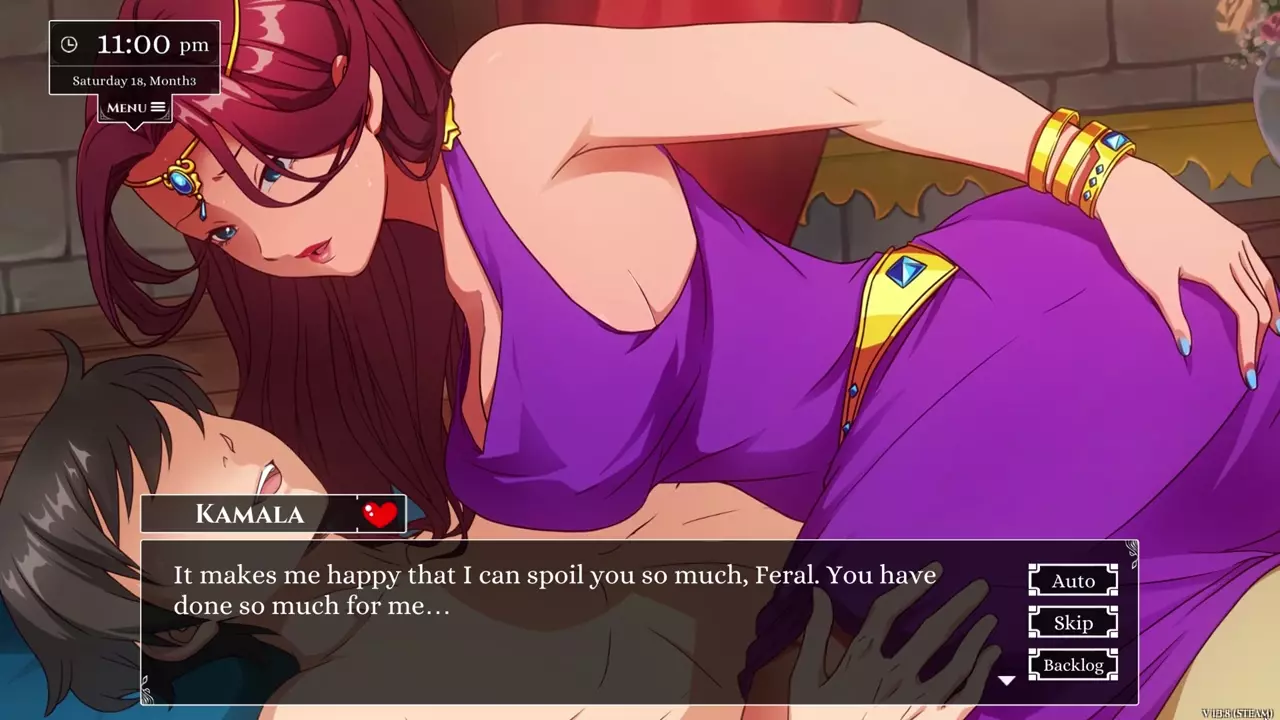Advance dialogue with the down arrow indicator
Screen dimensions: 1280x720
[x=1007, y=680]
